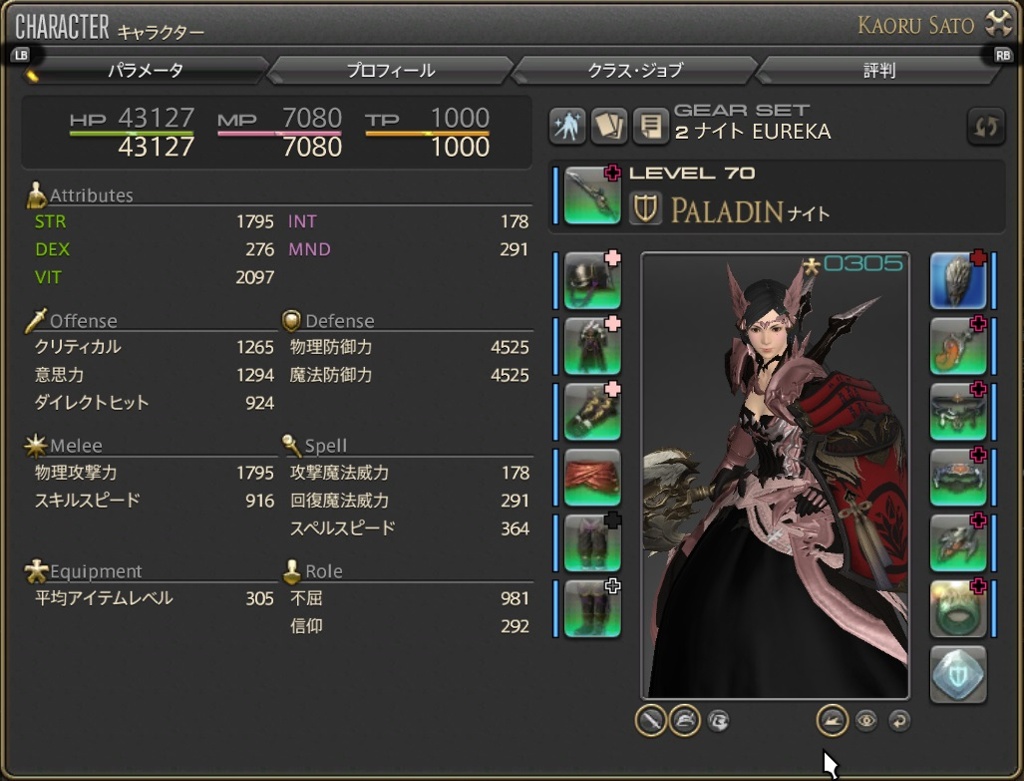Screen dimensions: 1024x781
Task: Open the gear set list document icon
Action: point(650,126)
